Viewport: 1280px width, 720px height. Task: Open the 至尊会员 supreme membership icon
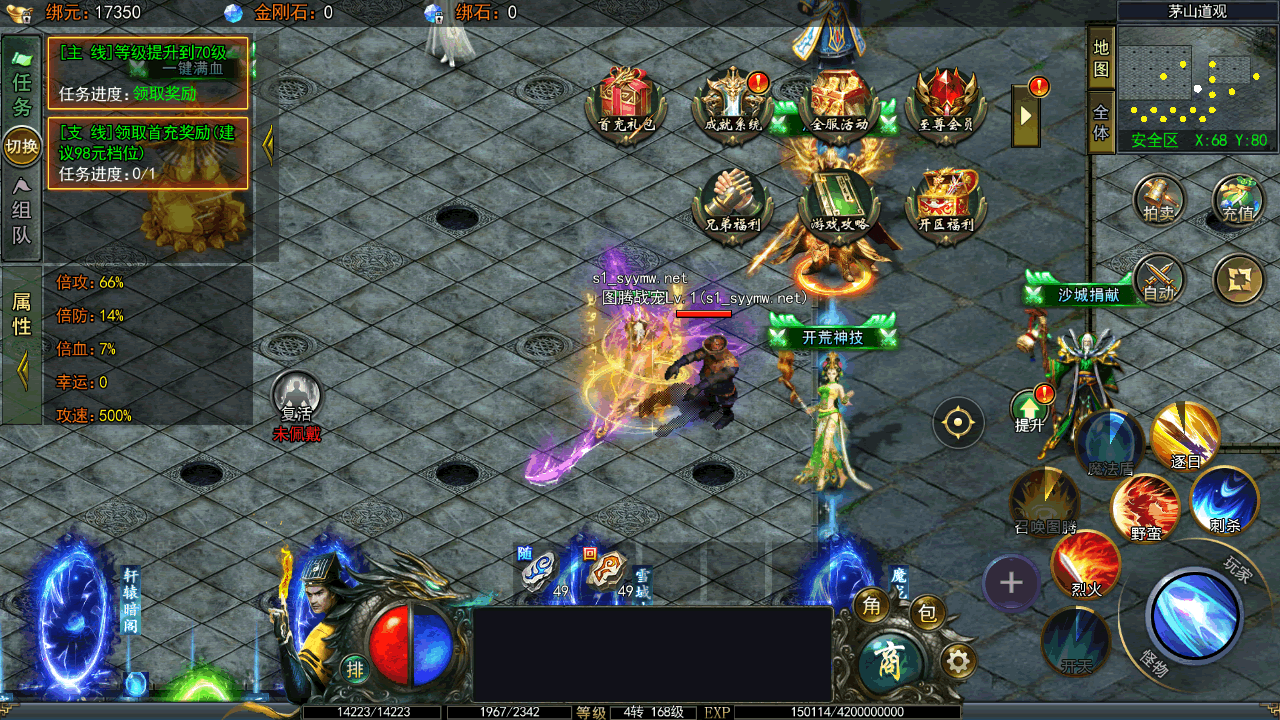tap(945, 100)
